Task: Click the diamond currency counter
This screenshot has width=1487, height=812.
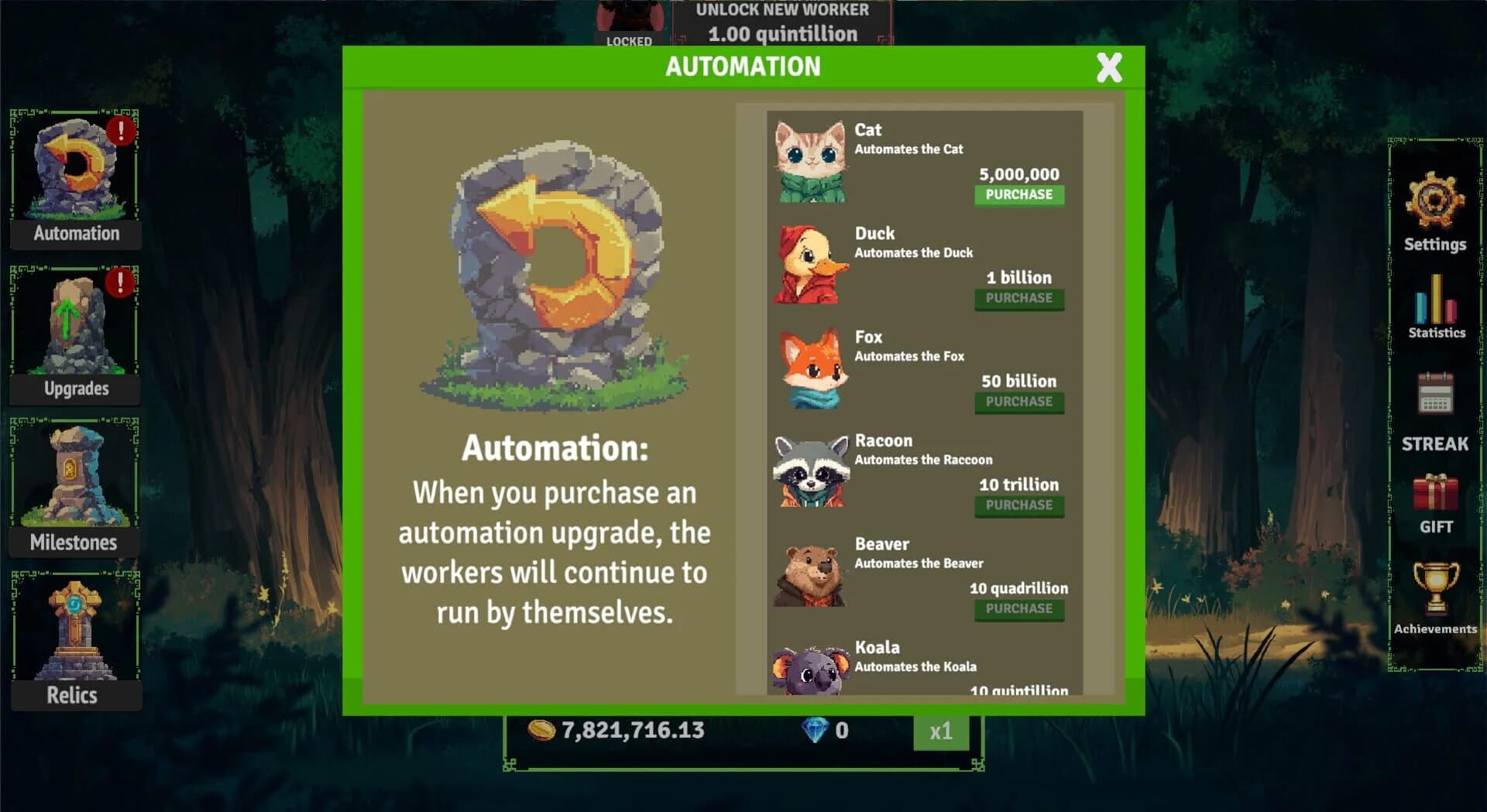Action: pos(823,729)
